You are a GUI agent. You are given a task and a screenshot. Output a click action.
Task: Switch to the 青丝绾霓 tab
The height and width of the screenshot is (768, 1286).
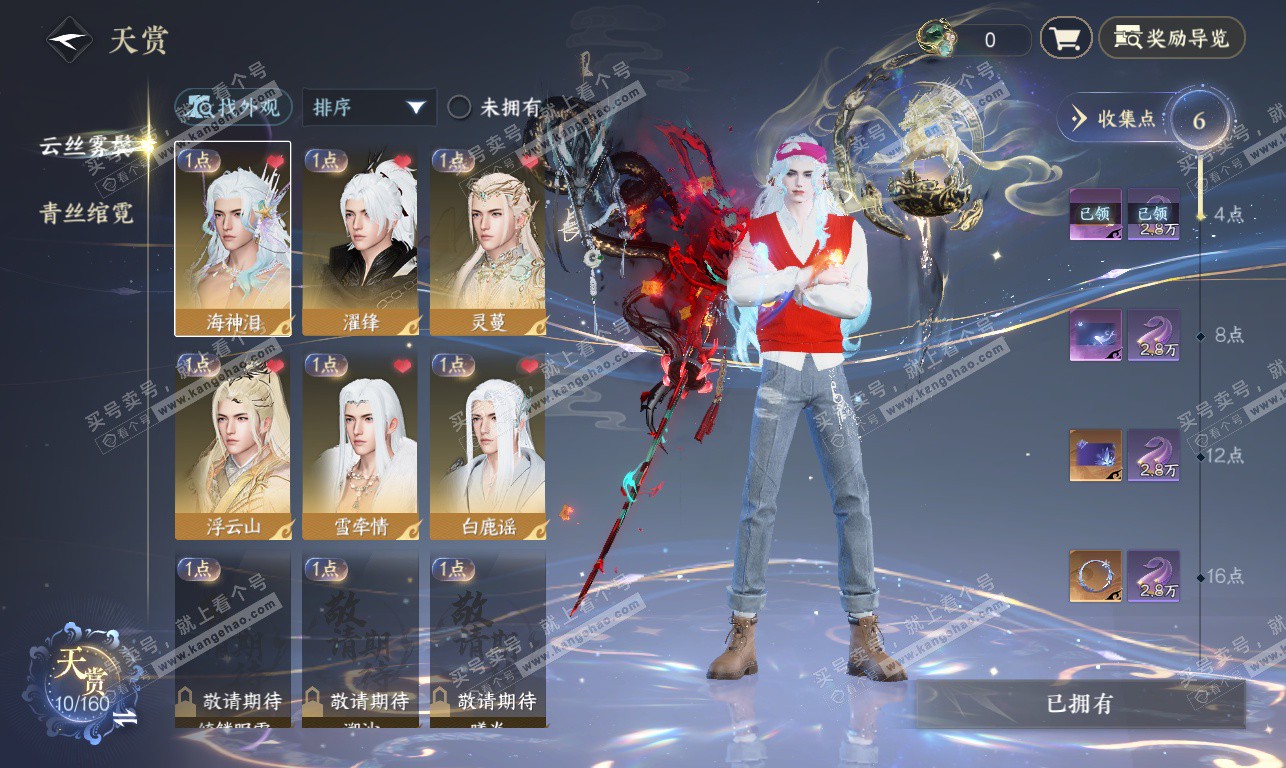(86, 213)
